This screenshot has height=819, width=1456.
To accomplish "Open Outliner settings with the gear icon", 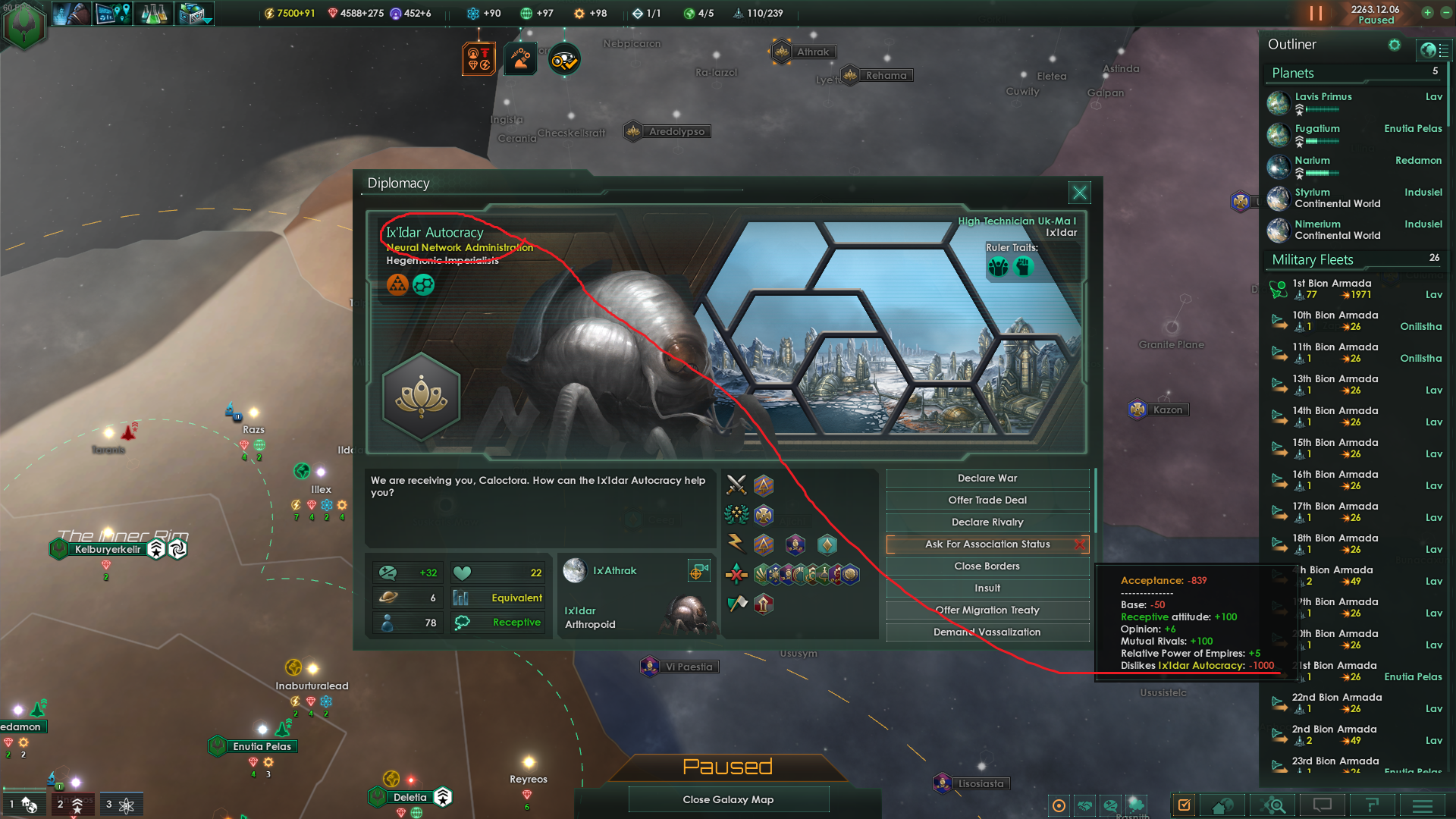I will [1395, 45].
